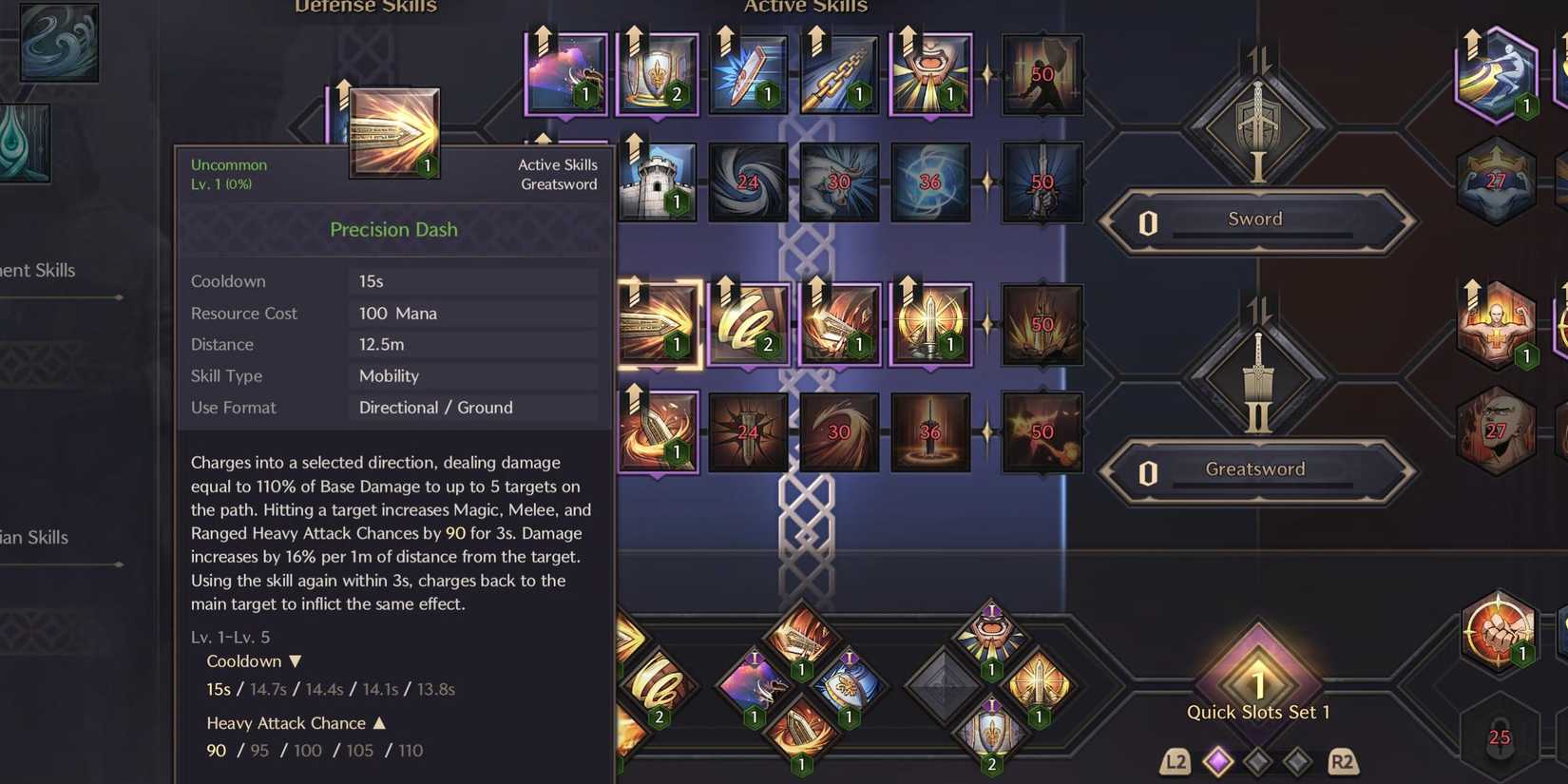Open the locked skill requiring level 50
The image size is (1568, 784).
(1042, 73)
